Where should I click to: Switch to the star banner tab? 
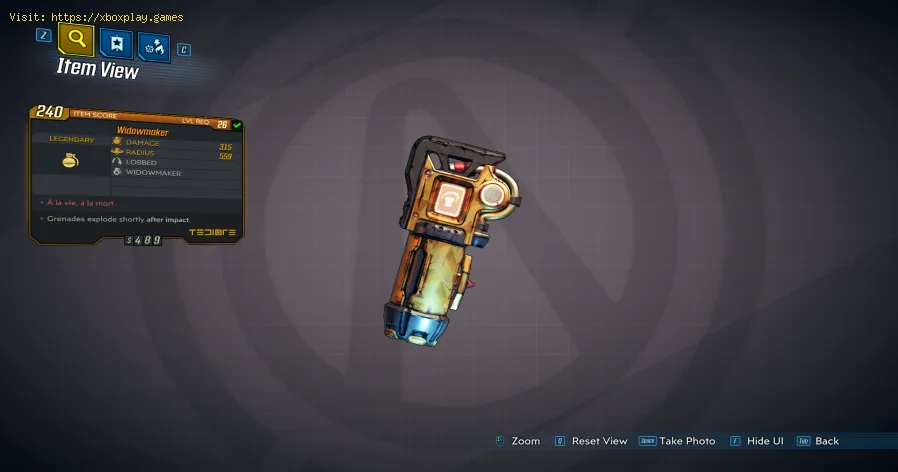coord(115,44)
